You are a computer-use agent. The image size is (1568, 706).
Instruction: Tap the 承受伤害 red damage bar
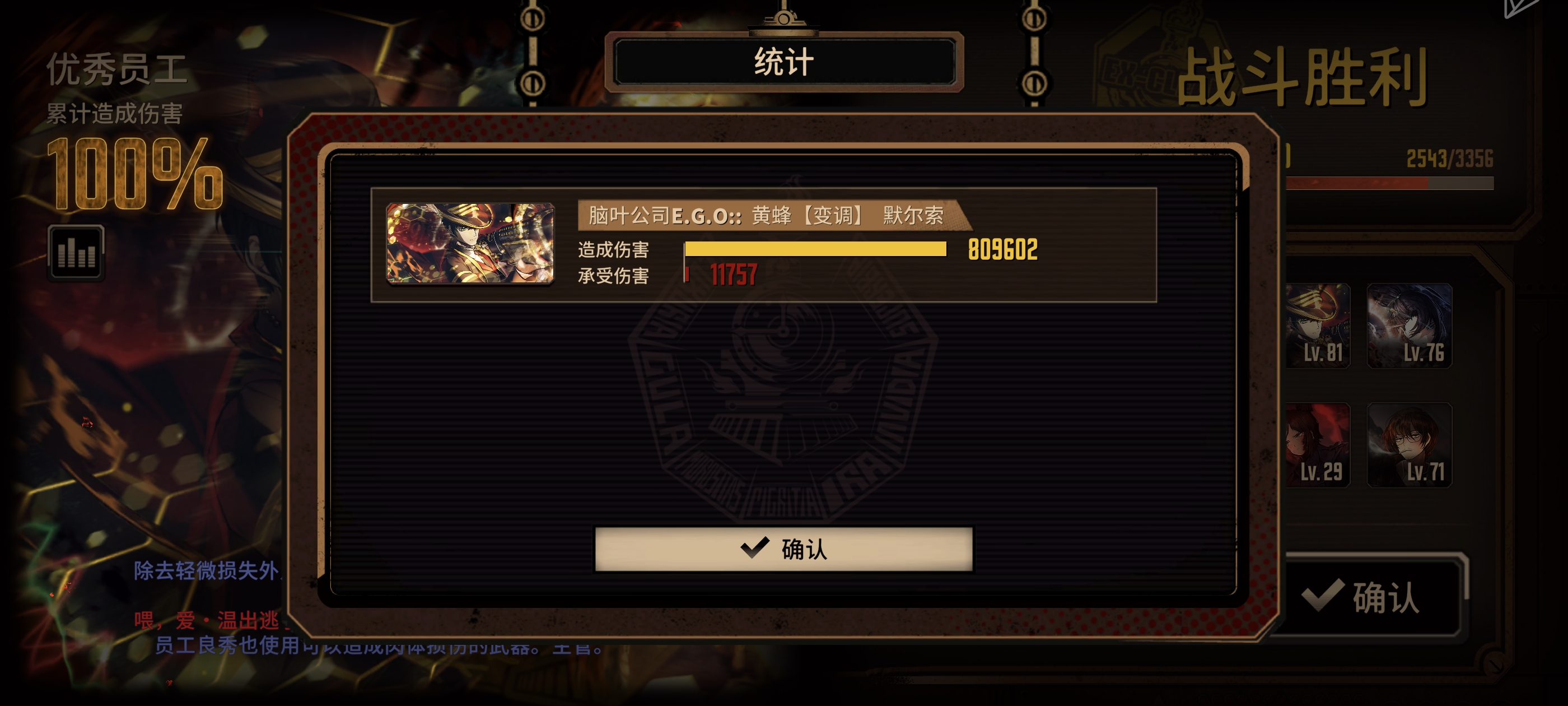click(x=689, y=274)
